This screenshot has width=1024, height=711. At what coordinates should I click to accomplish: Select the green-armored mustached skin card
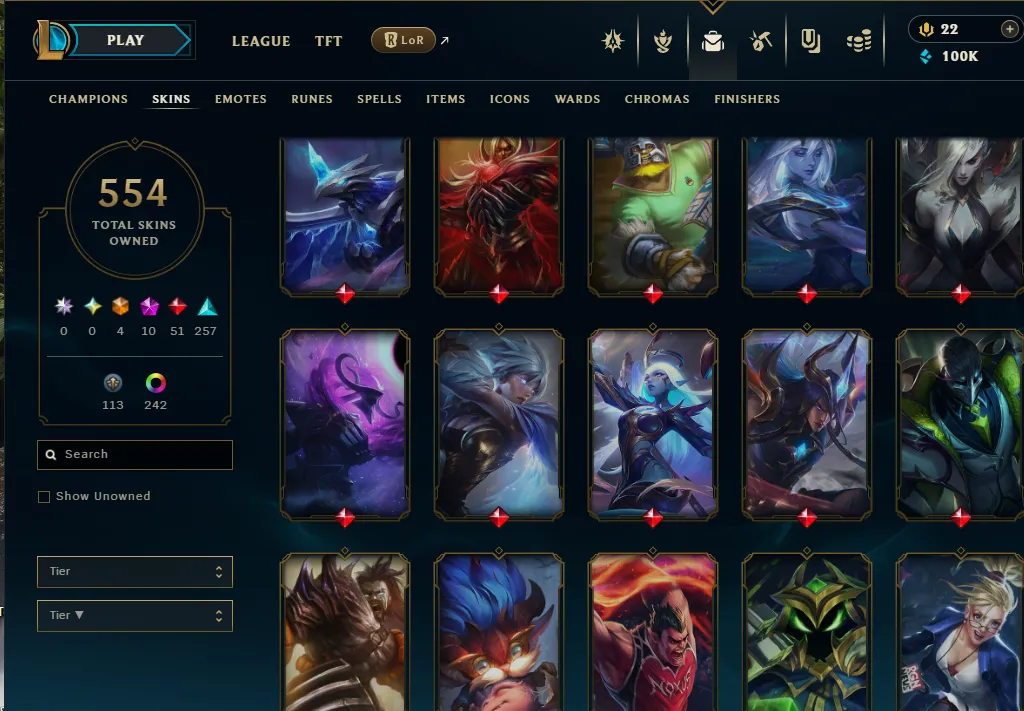pyautogui.click(x=653, y=215)
